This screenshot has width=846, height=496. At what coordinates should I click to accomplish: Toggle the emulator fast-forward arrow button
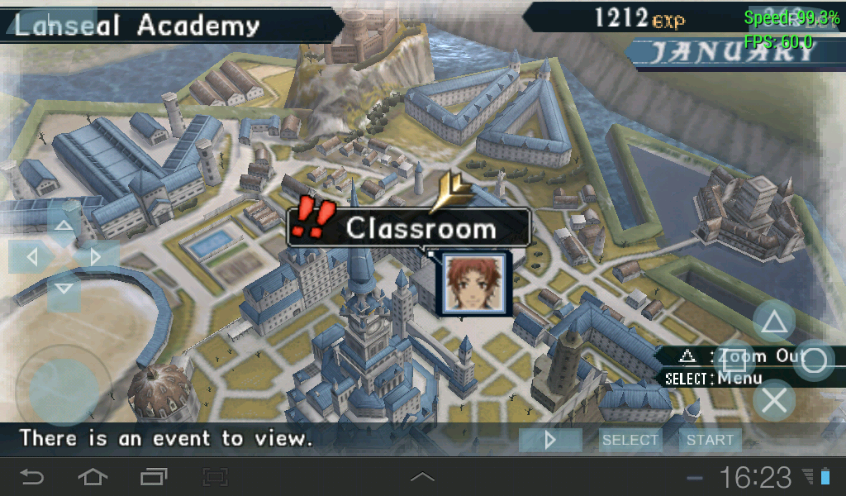coord(550,440)
